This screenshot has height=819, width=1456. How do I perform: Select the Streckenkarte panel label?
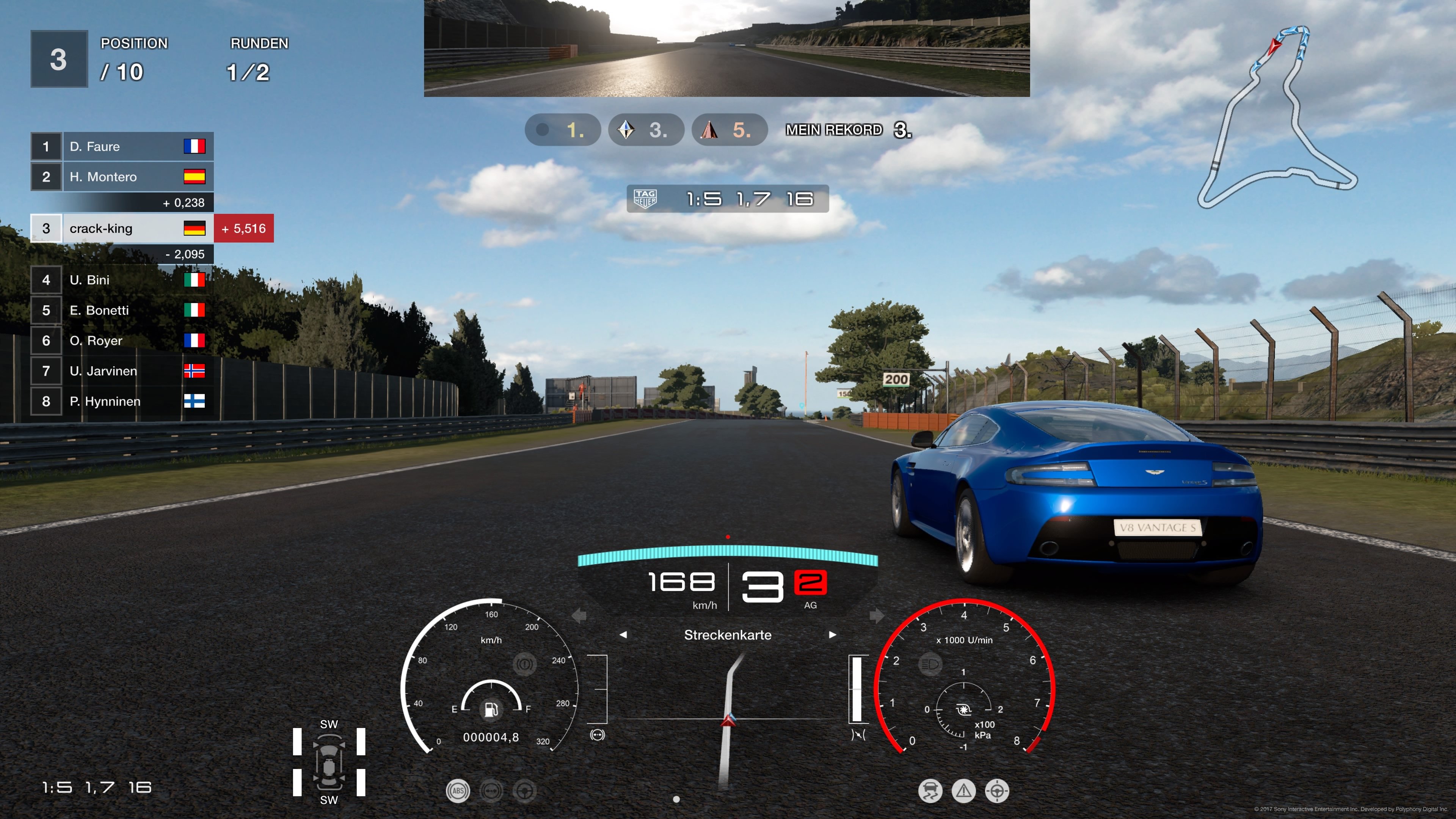[x=728, y=635]
